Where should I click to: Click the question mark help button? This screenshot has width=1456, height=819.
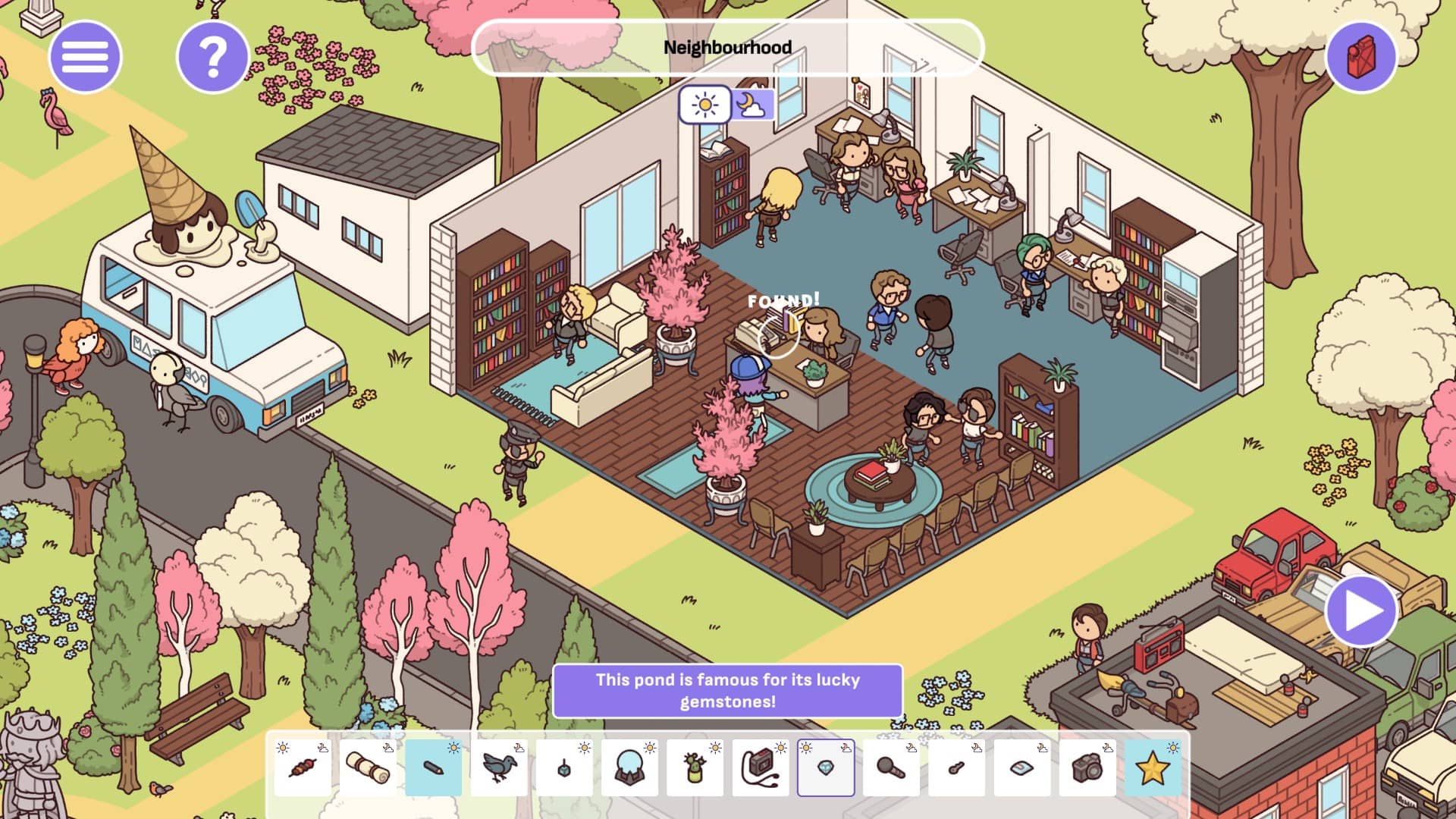[212, 57]
